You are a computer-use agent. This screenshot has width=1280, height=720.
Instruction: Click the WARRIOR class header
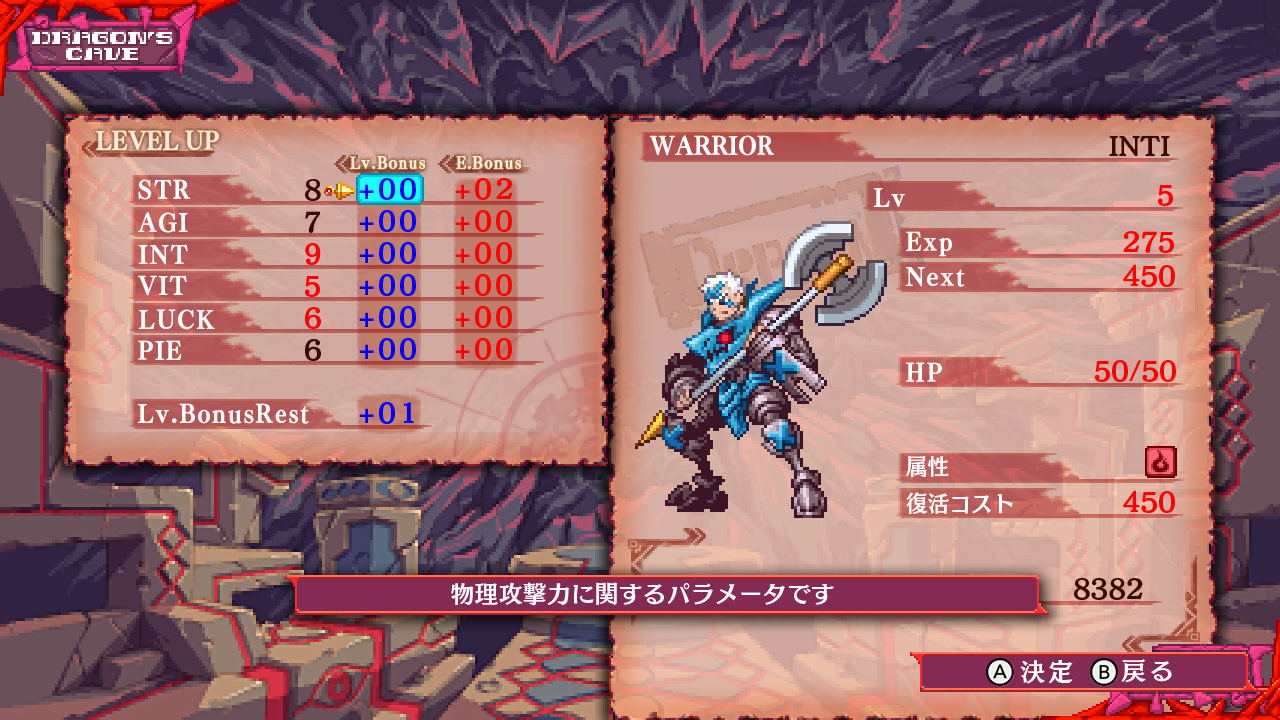click(x=712, y=146)
